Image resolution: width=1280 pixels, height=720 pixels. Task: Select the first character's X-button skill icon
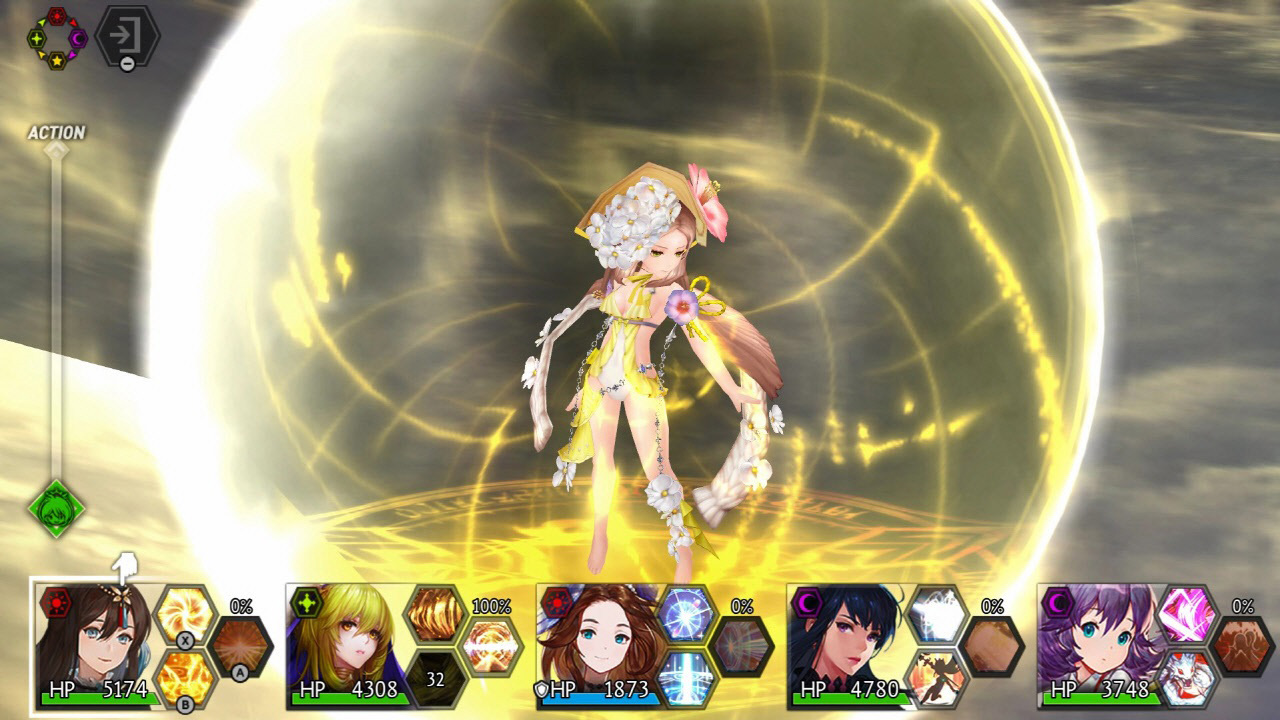(x=185, y=612)
